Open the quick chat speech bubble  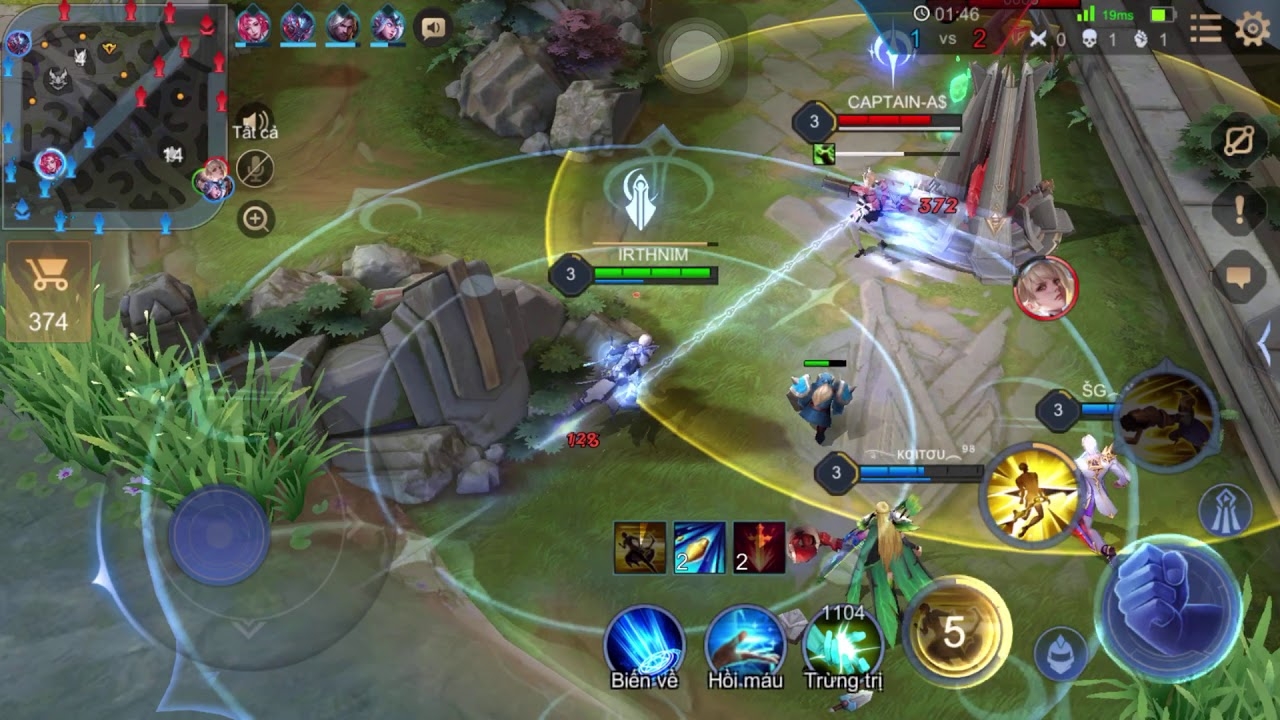(1238, 278)
